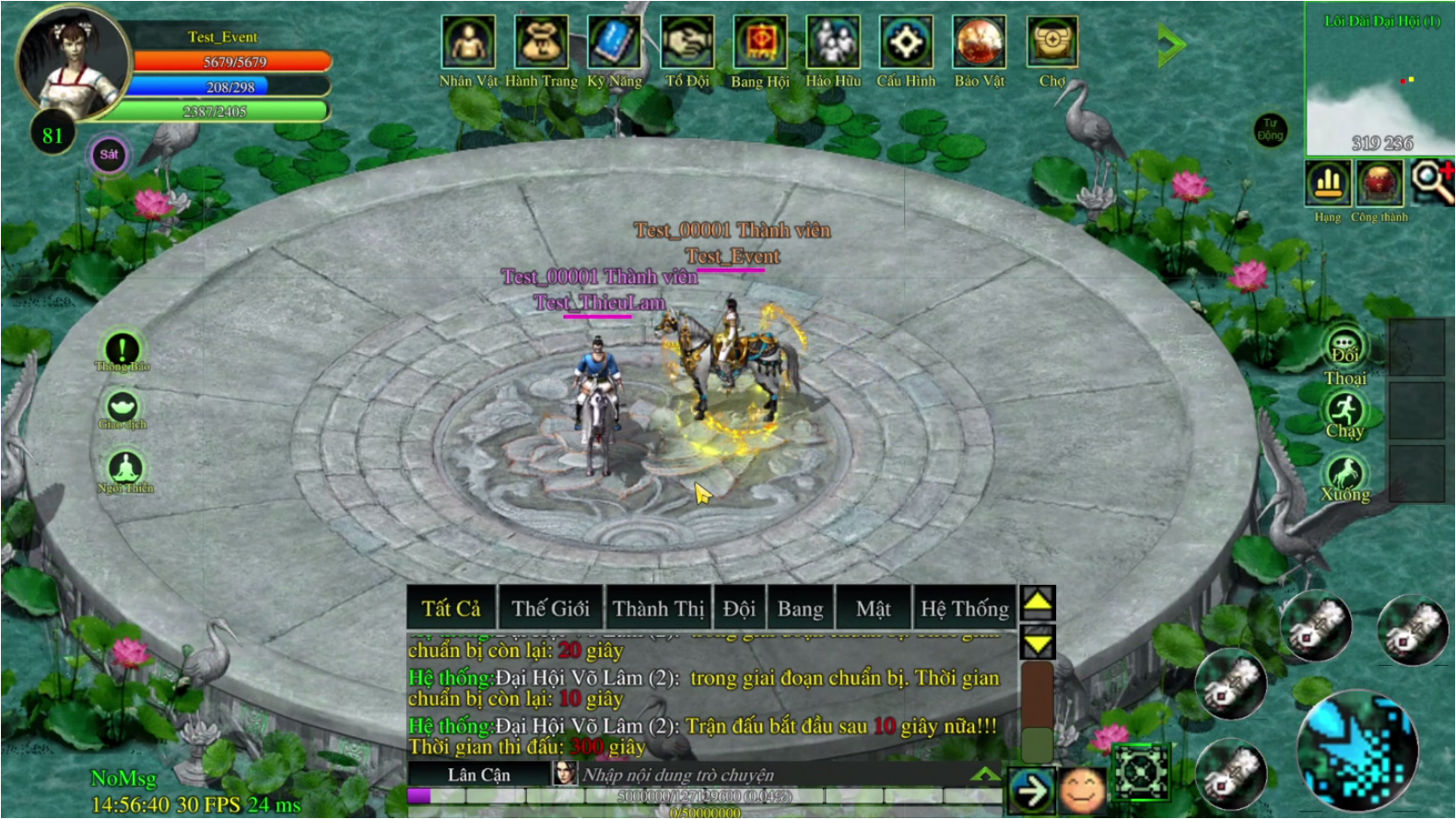Select the Hệ Thống chat tab

(964, 609)
